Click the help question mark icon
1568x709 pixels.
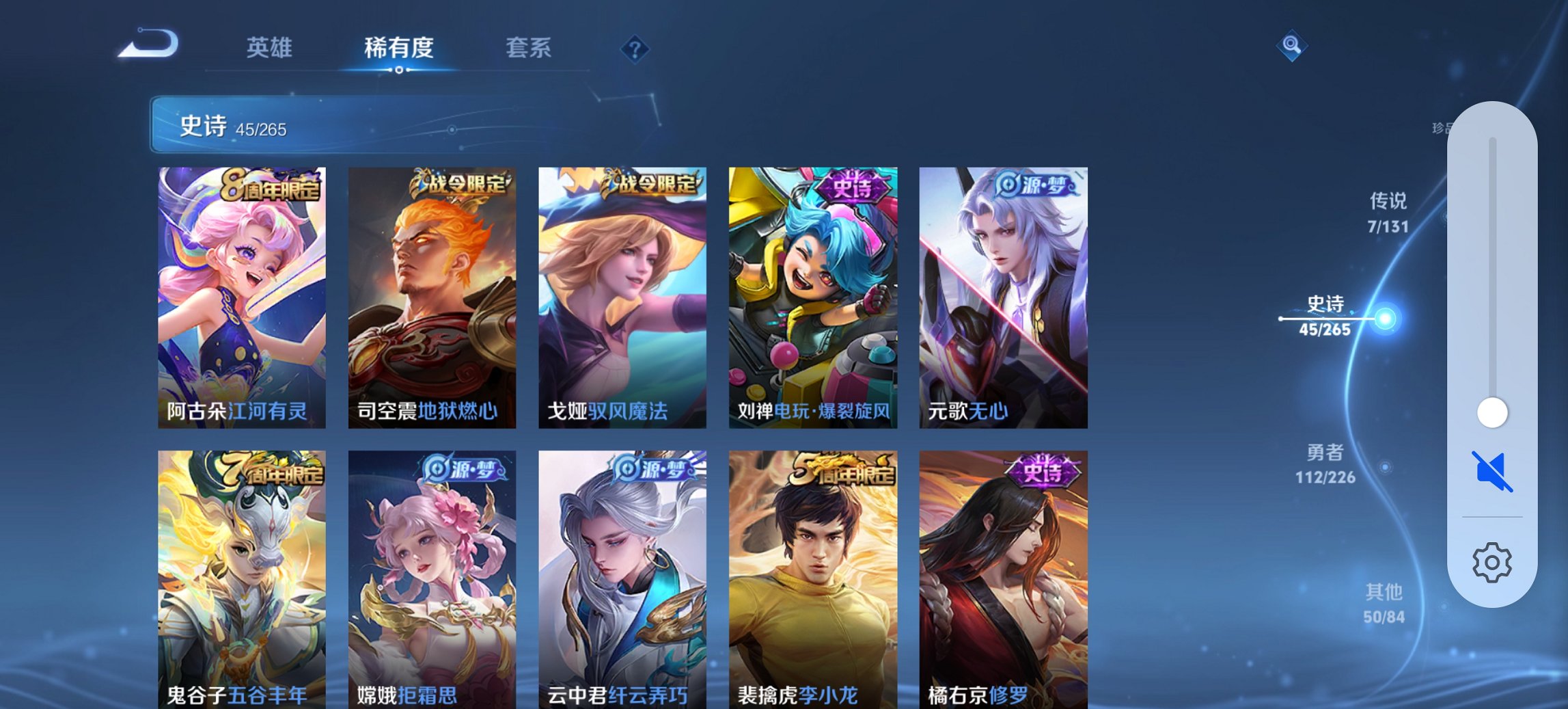(635, 49)
